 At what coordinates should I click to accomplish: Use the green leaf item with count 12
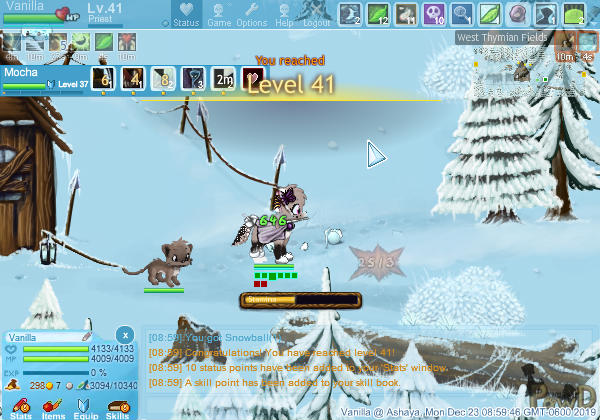tap(379, 14)
